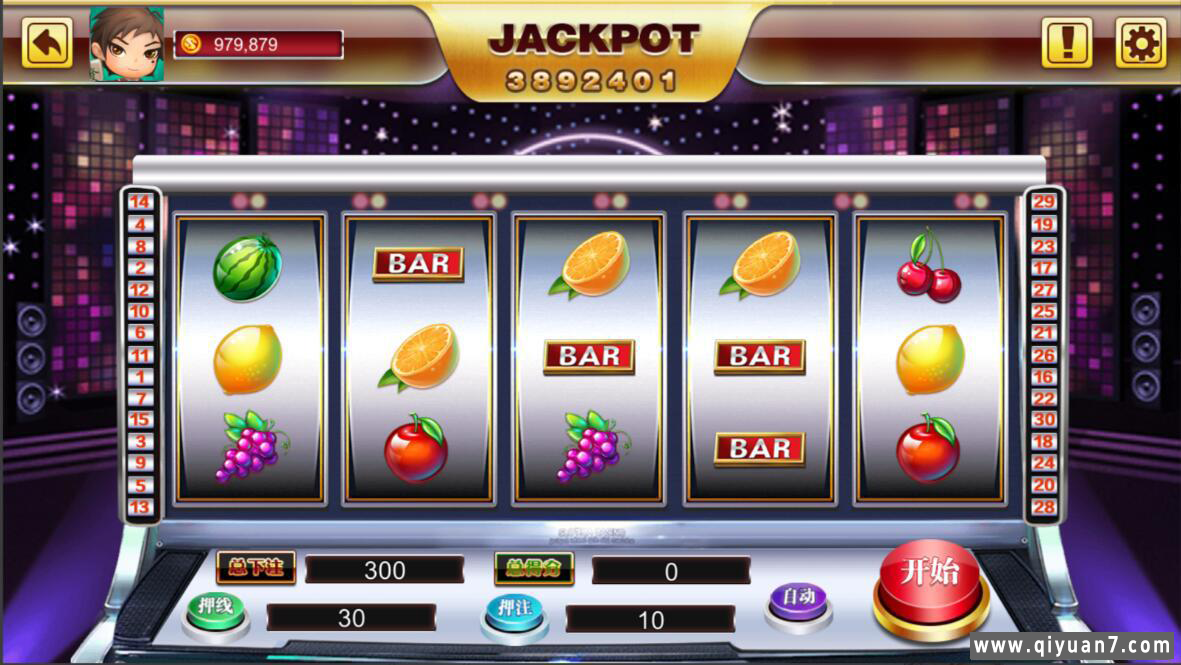The width and height of the screenshot is (1181, 665).
Task: Open the gear settings menu
Action: [1140, 43]
